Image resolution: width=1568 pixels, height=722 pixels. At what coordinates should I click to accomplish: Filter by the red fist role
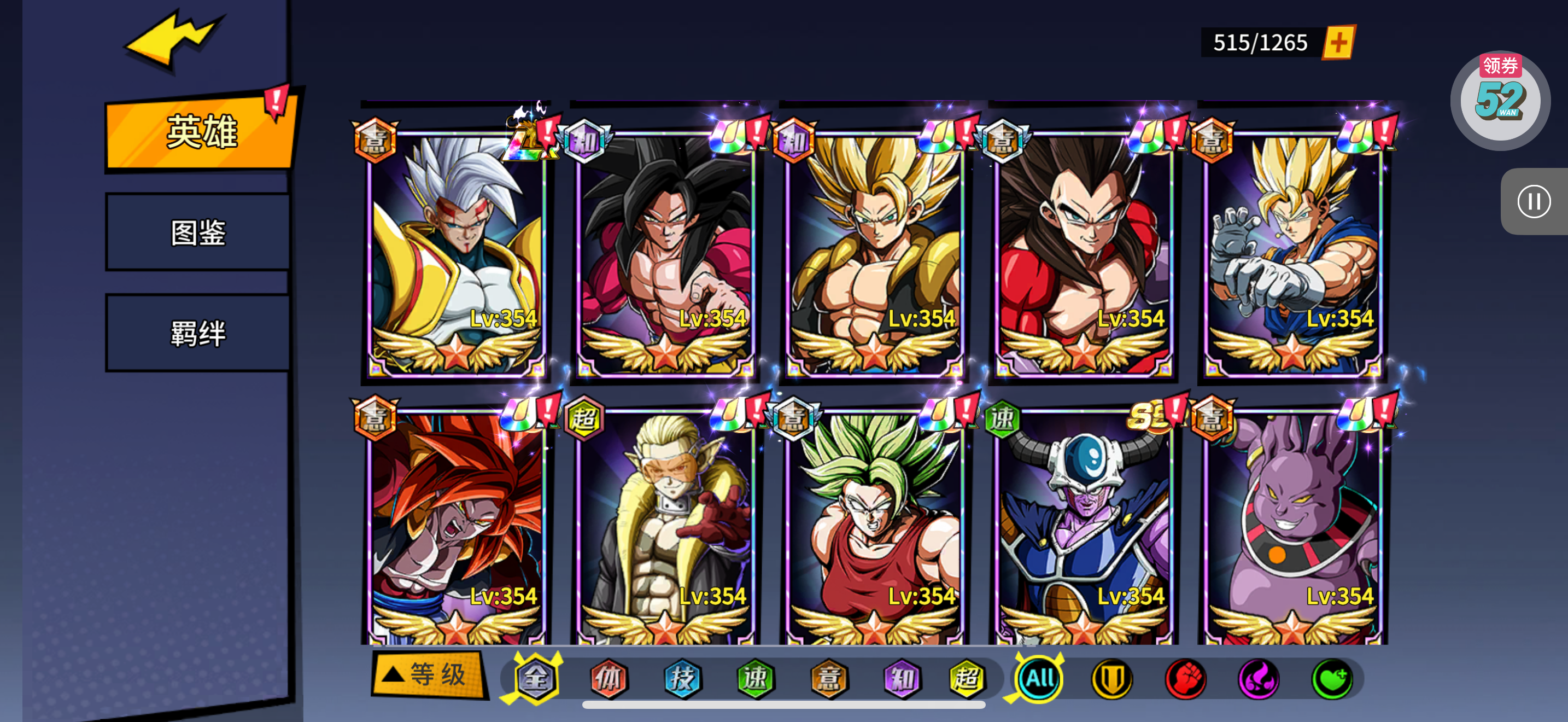point(1185,678)
